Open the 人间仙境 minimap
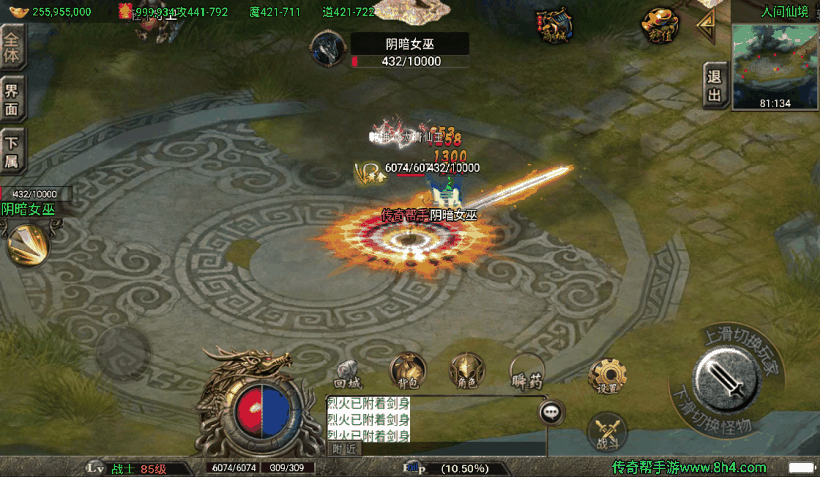Image resolution: width=820 pixels, height=477 pixels. coord(775,67)
